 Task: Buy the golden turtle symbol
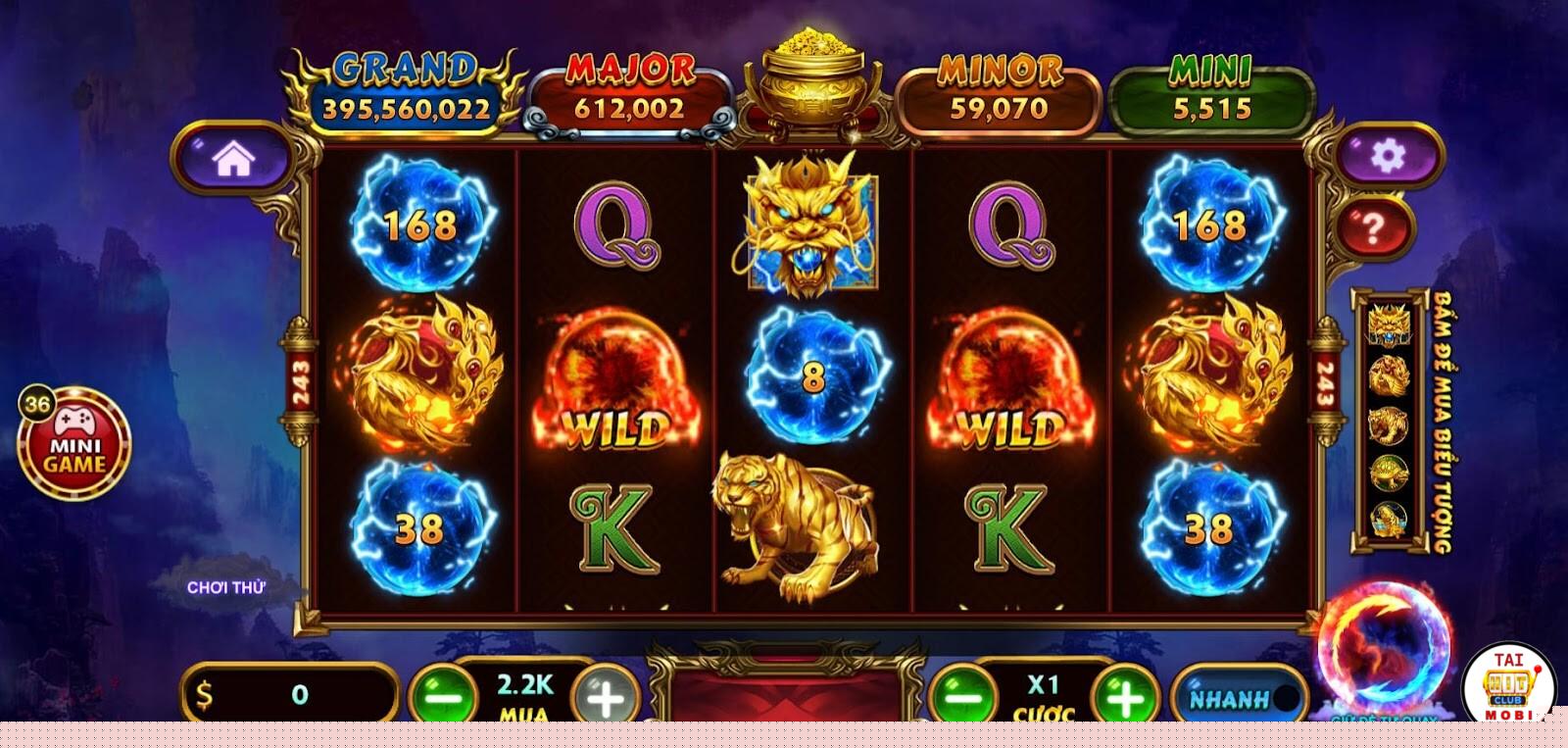(x=1389, y=473)
